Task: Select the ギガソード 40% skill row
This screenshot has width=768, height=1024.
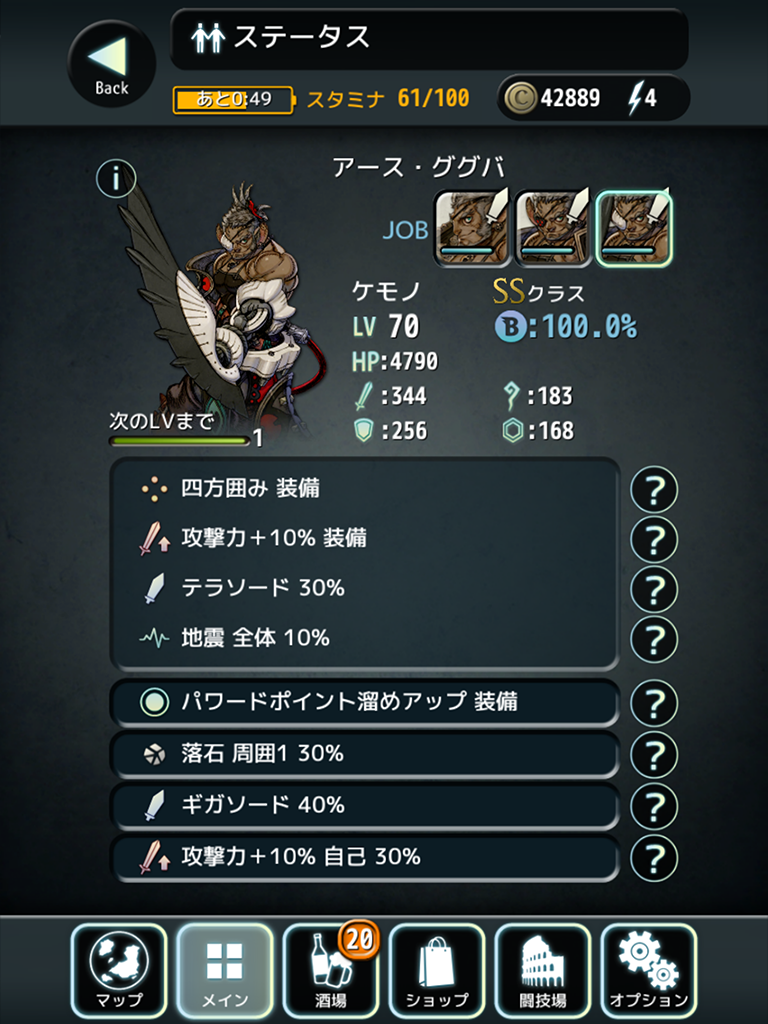Action: [365, 806]
